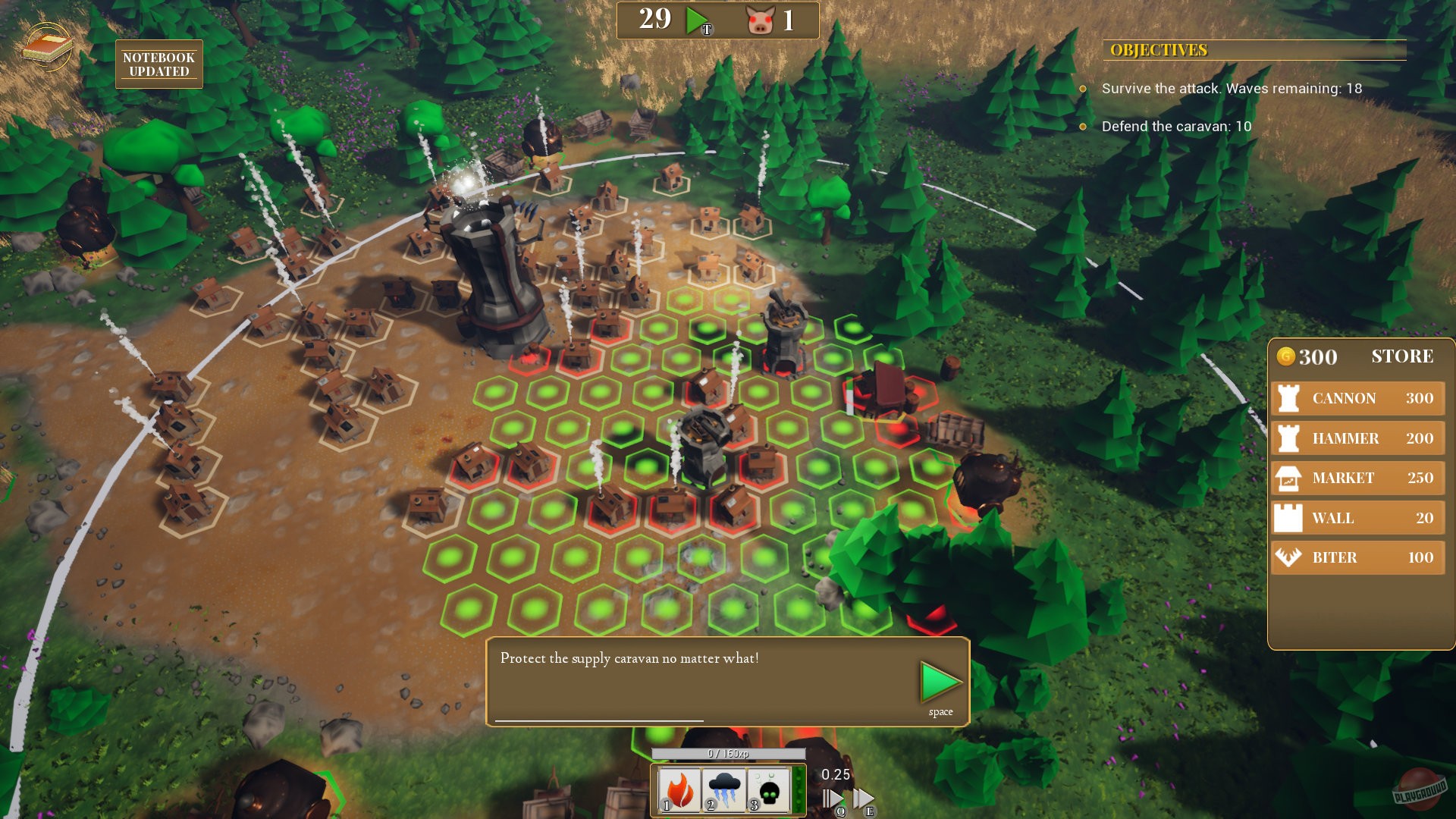Click the STORE panel title
This screenshot has width=1456, height=819.
(1404, 356)
